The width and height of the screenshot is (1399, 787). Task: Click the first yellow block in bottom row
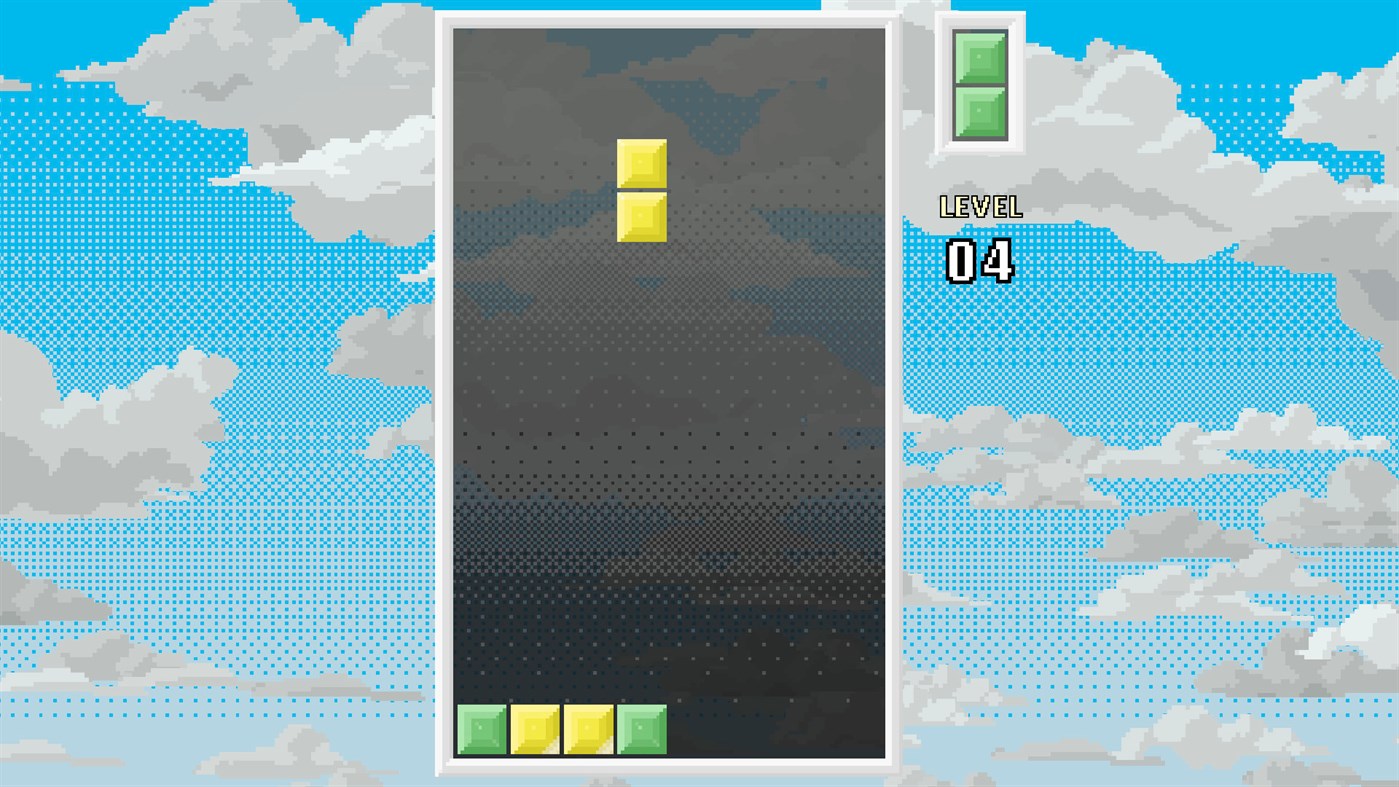(x=536, y=730)
